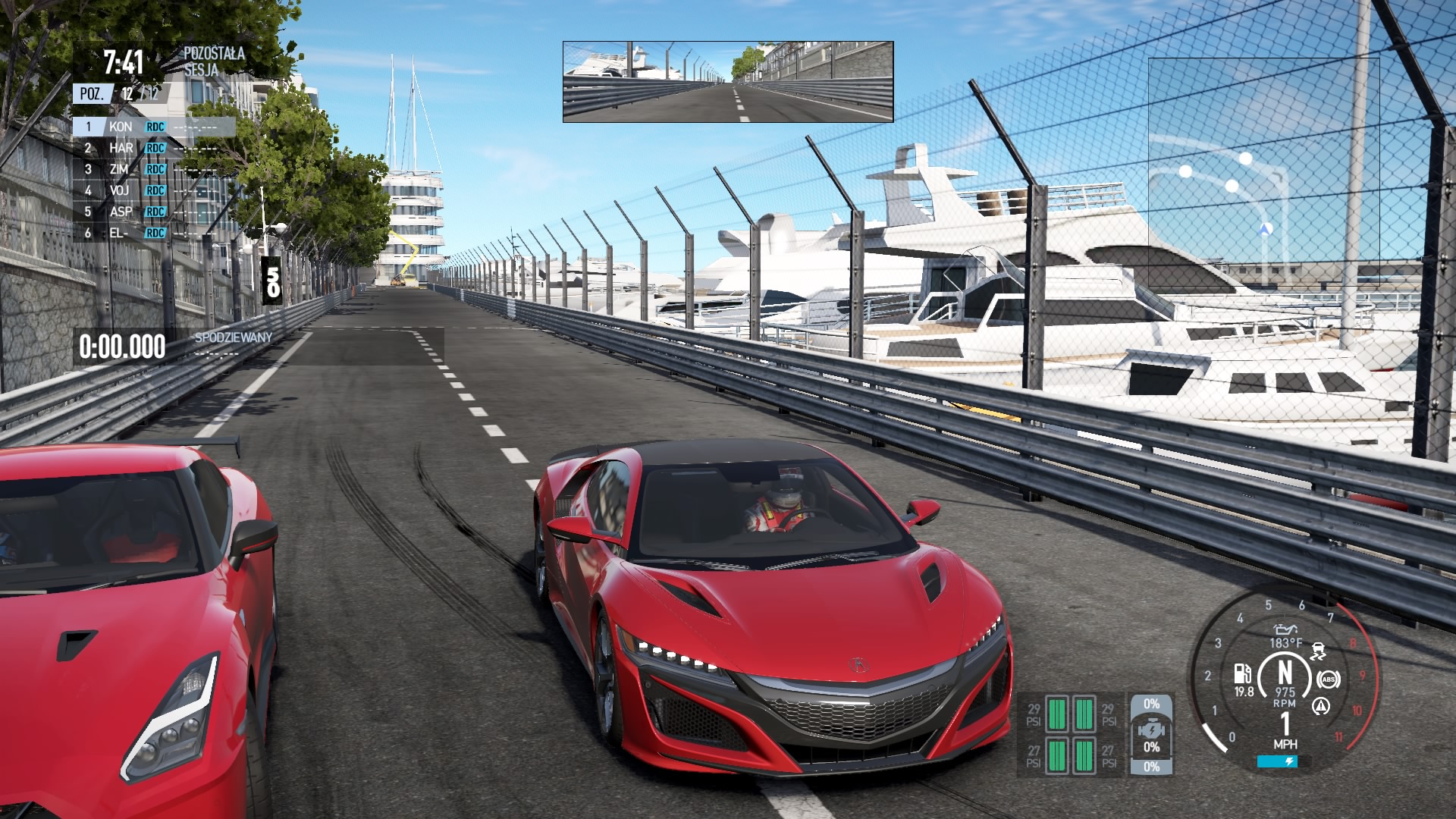1456x819 pixels.
Task: Click the rear-view mirror display
Action: 728,82
